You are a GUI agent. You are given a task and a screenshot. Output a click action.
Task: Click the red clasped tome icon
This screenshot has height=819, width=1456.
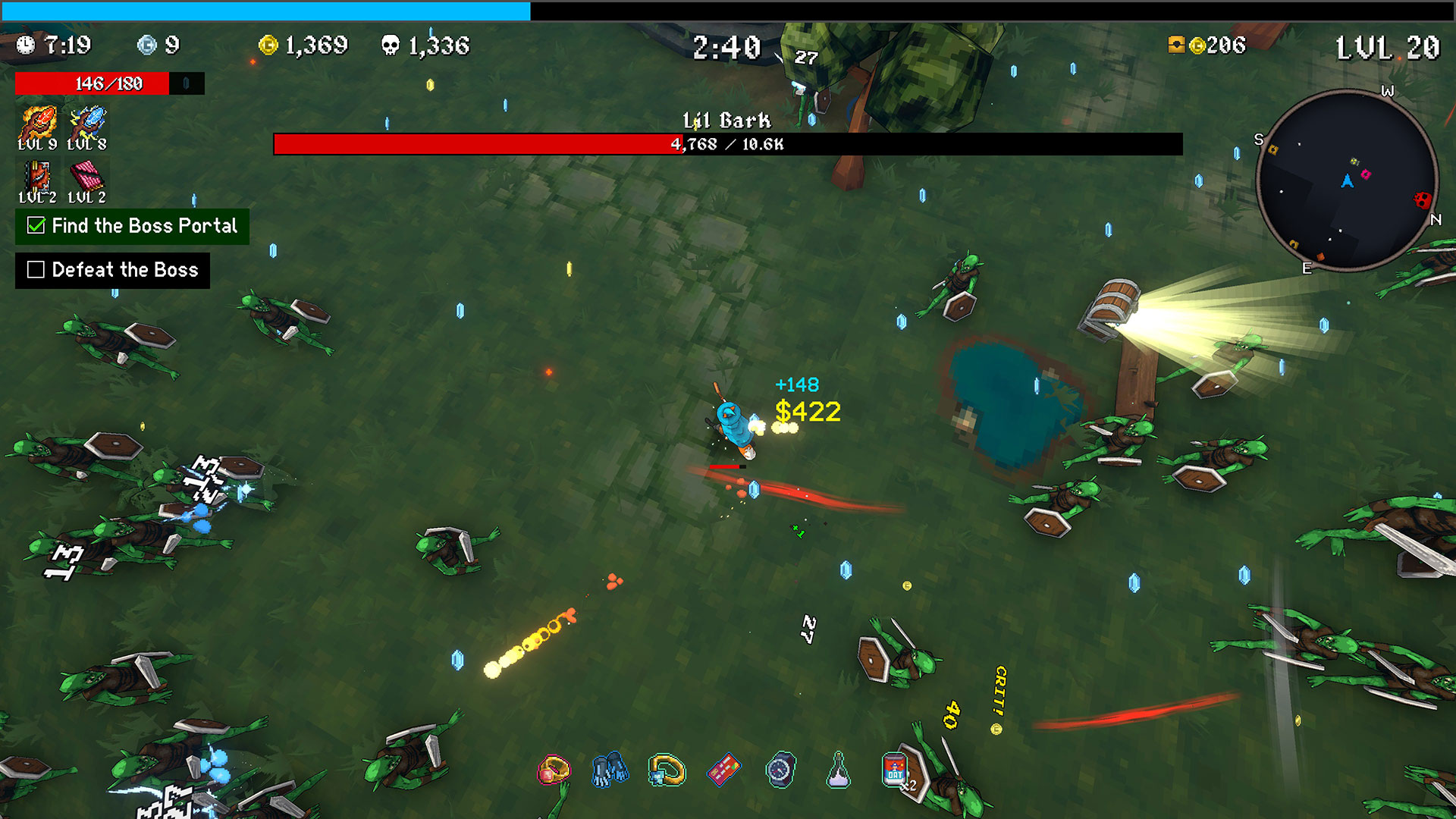(37, 177)
